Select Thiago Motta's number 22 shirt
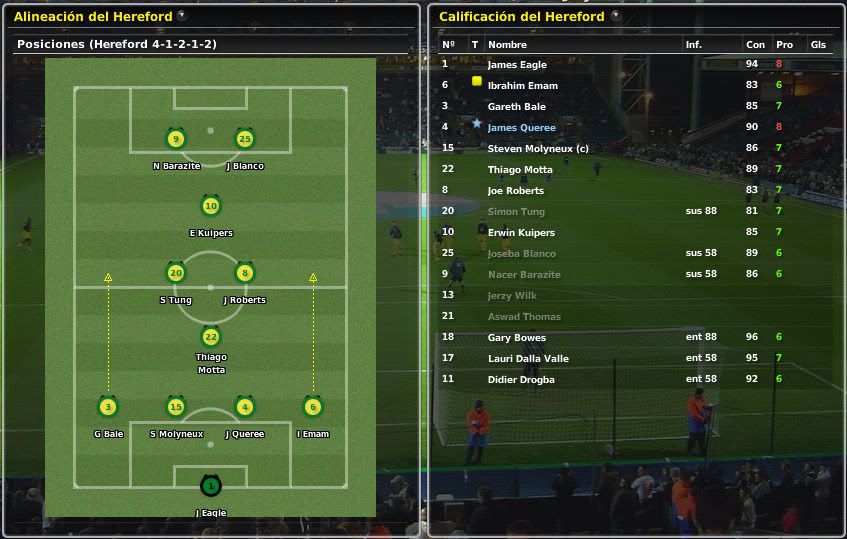847x539 pixels. pos(210,338)
